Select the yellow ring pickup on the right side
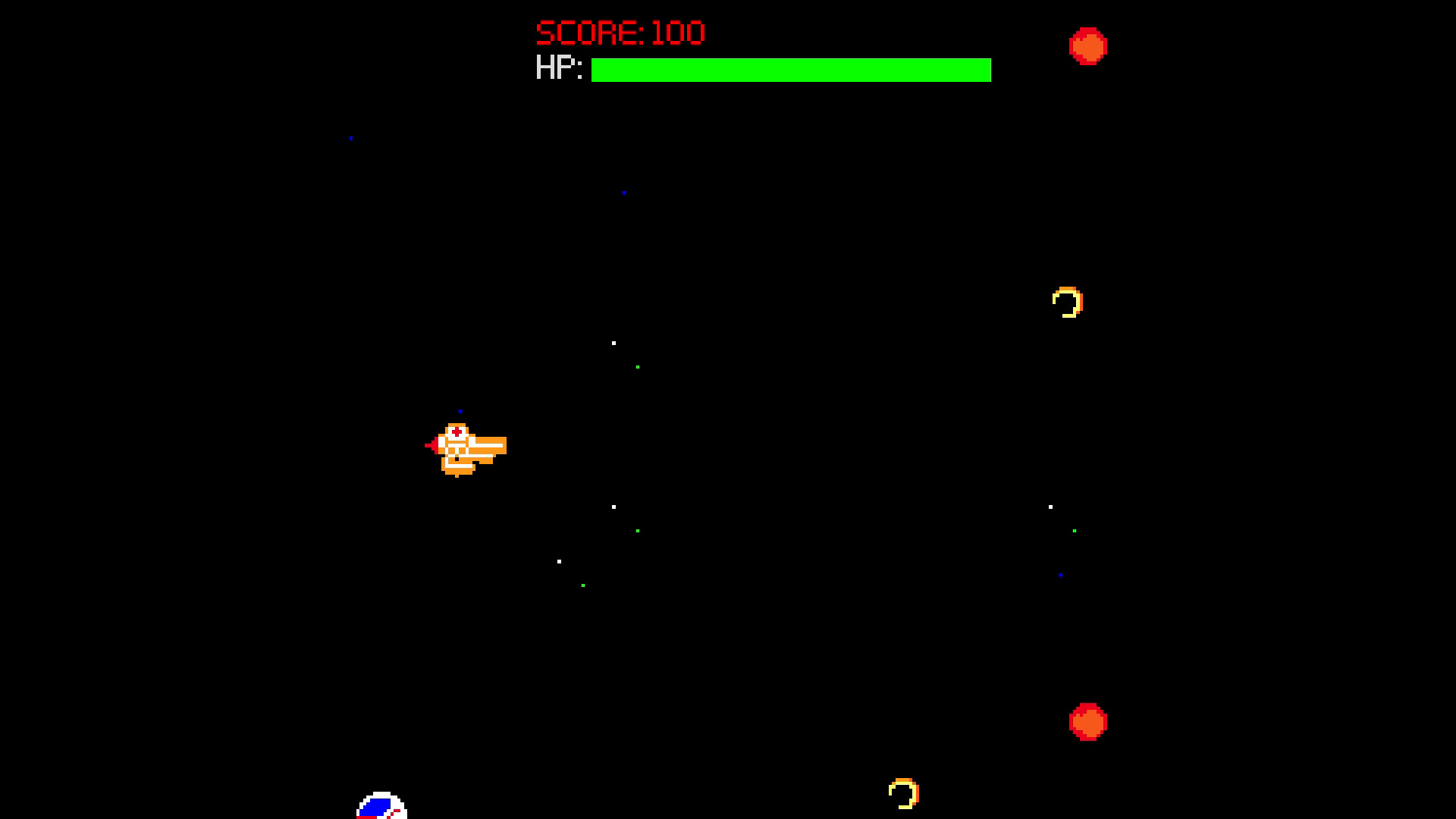Viewport: 1456px width, 819px height. click(1067, 302)
